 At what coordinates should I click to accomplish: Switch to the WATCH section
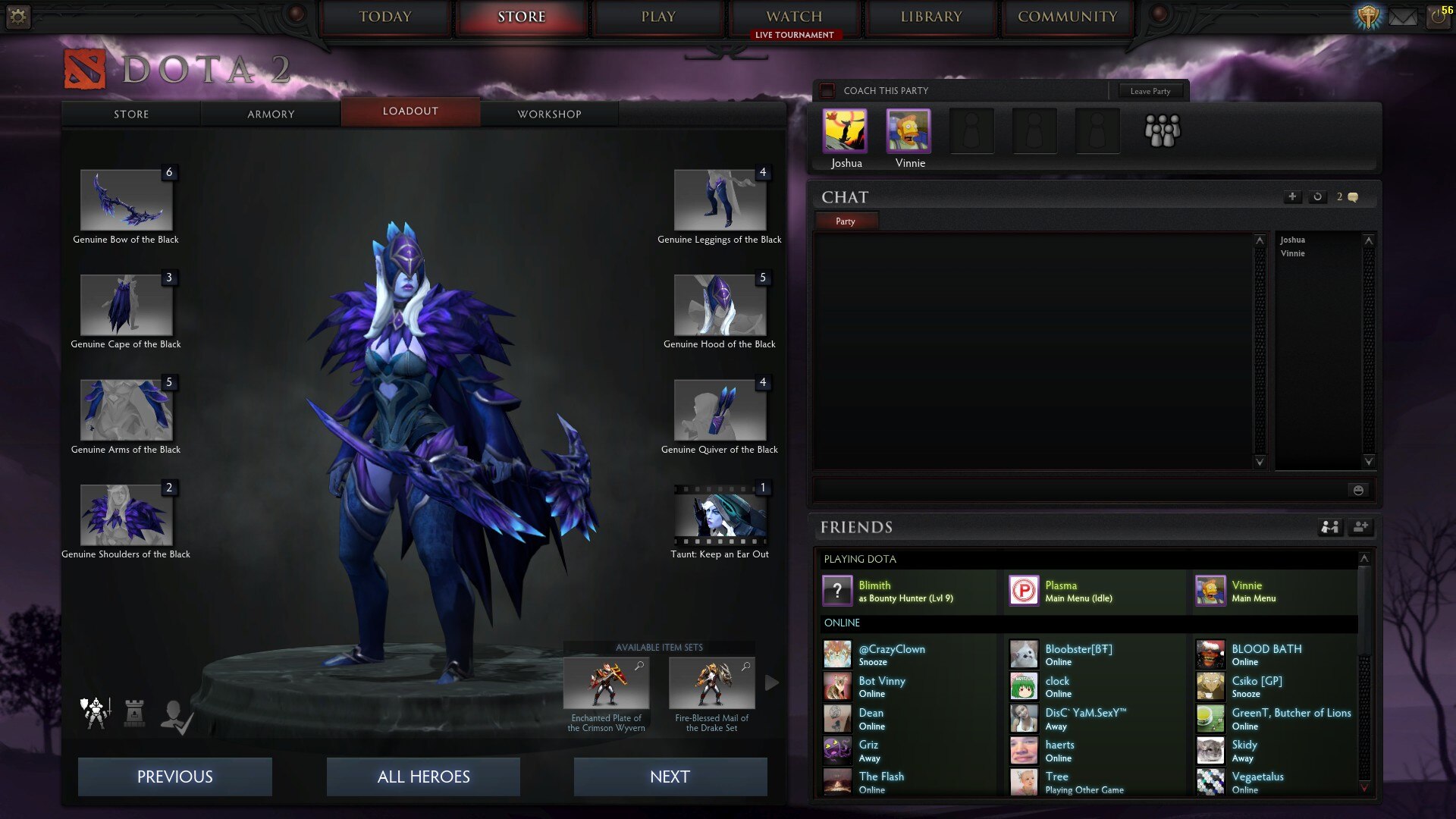point(794,17)
